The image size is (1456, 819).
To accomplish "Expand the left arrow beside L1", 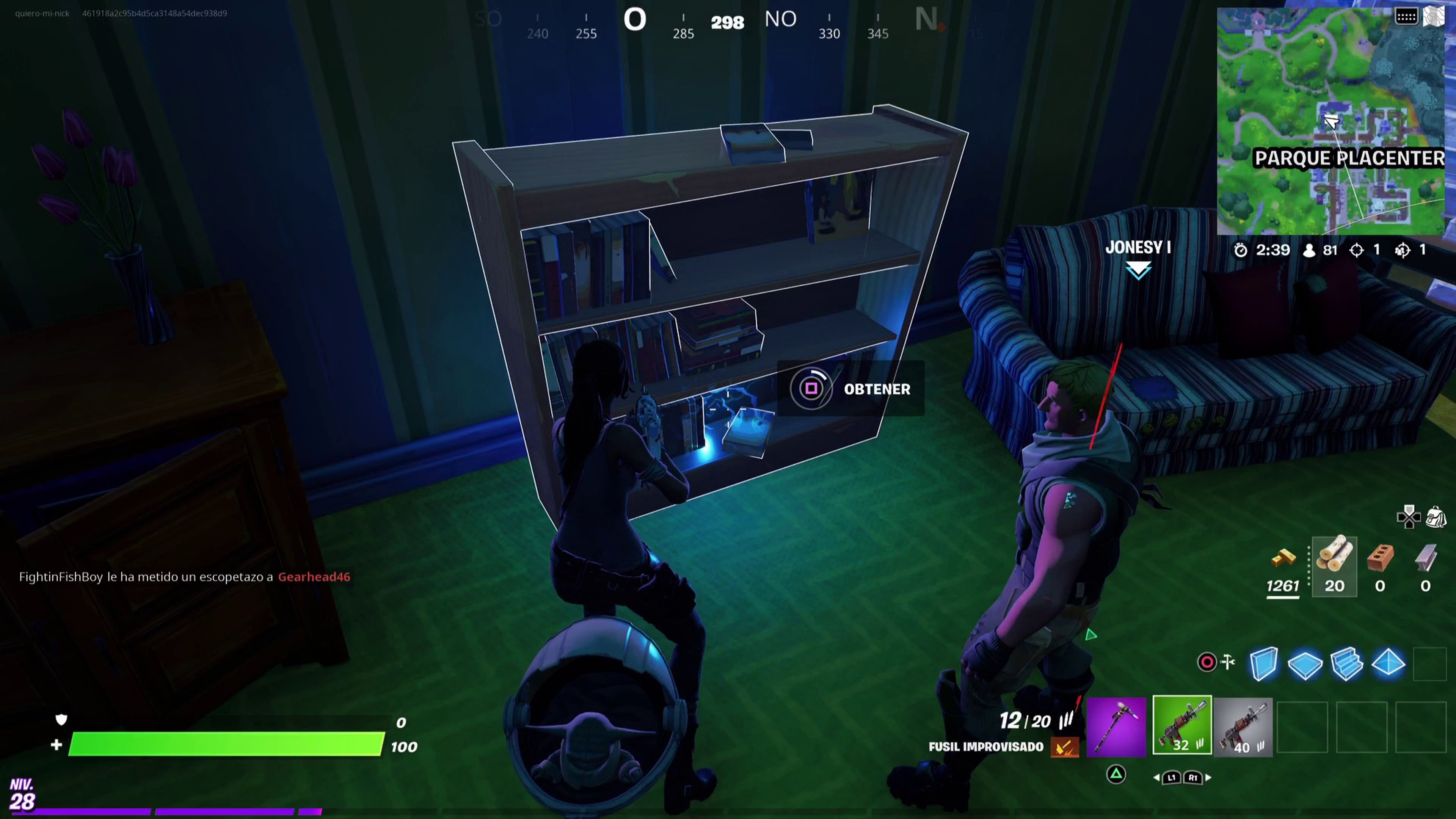I will tap(1158, 777).
